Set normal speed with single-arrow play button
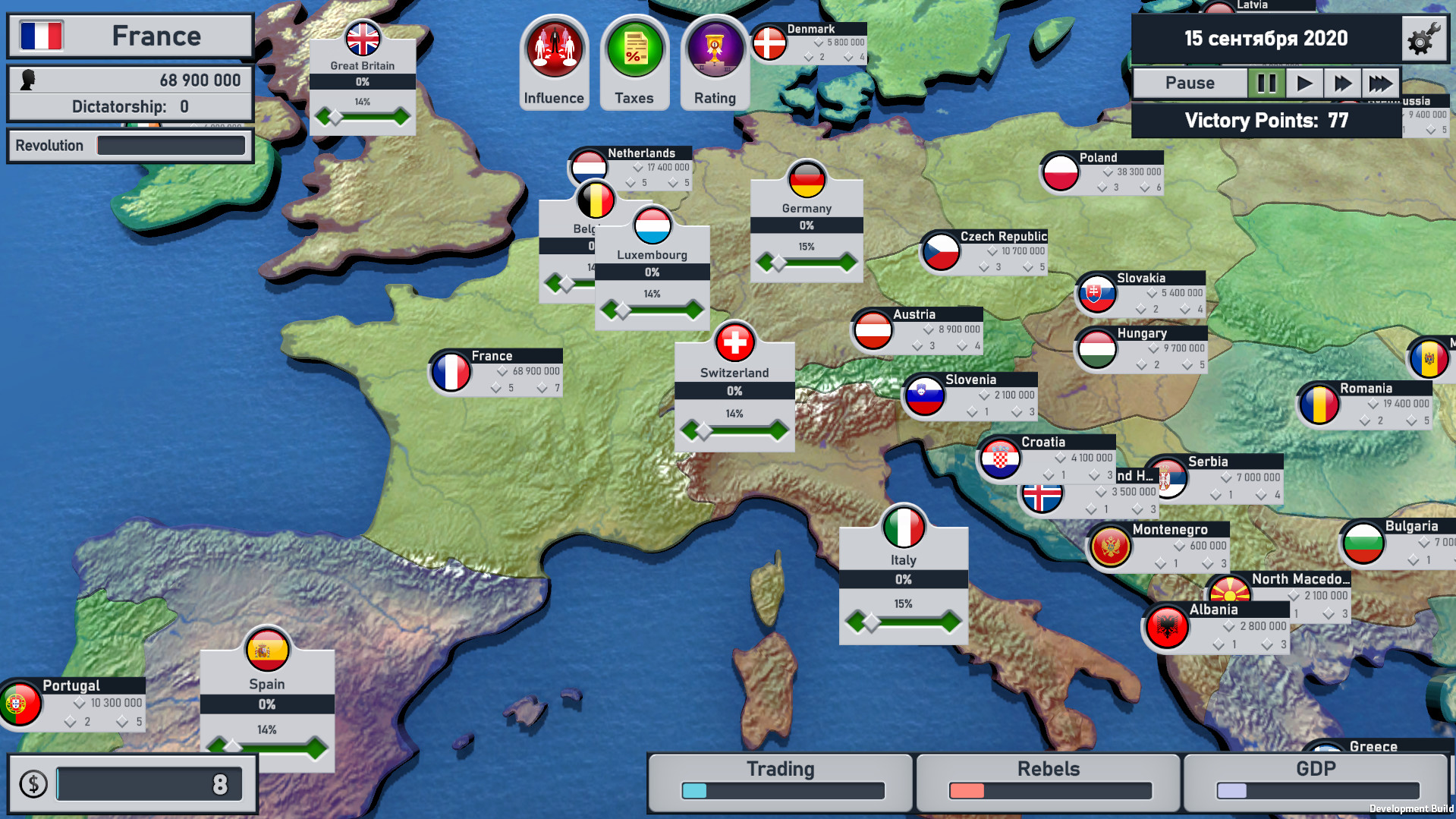Image resolution: width=1456 pixels, height=819 pixels. pyautogui.click(x=1304, y=83)
